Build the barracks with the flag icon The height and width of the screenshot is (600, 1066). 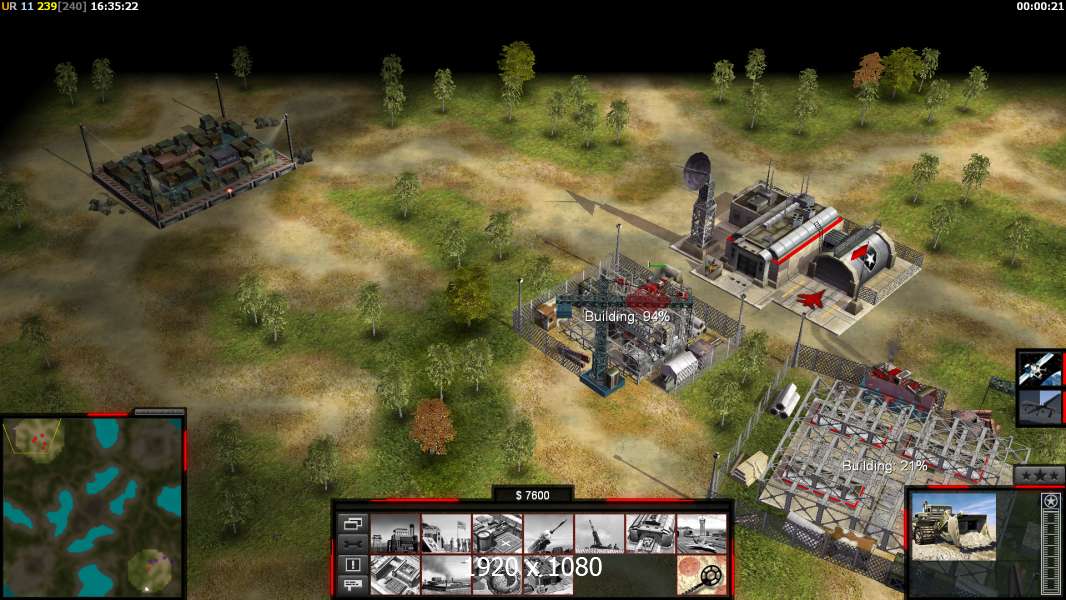446,533
